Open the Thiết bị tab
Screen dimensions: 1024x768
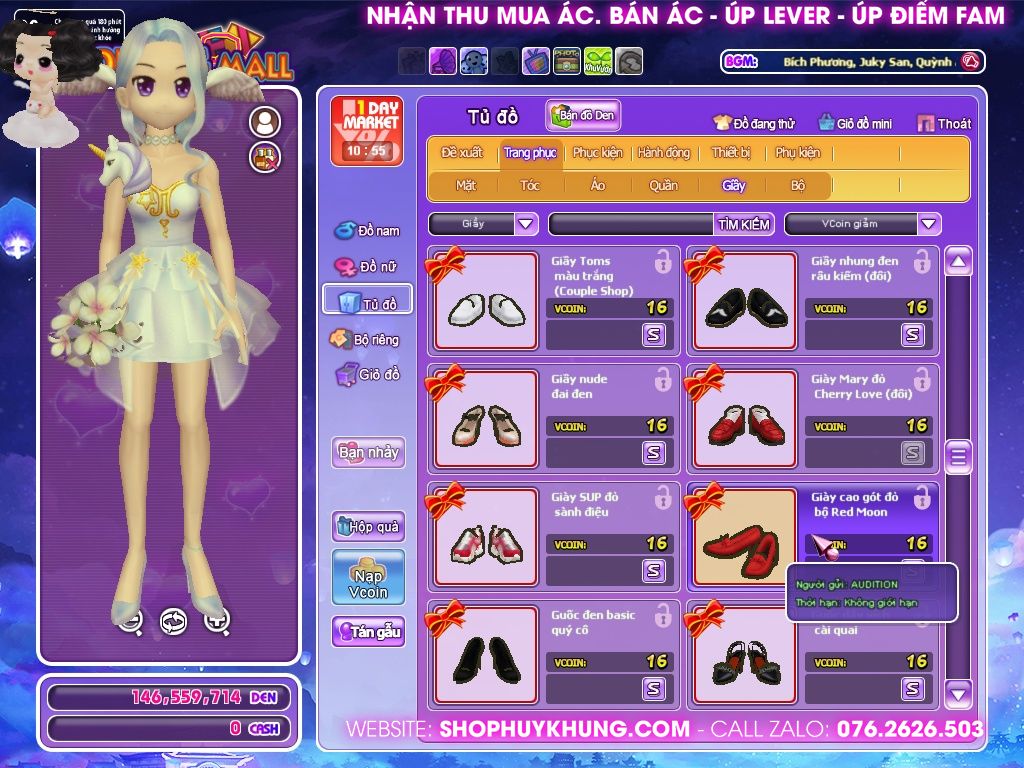pos(731,153)
